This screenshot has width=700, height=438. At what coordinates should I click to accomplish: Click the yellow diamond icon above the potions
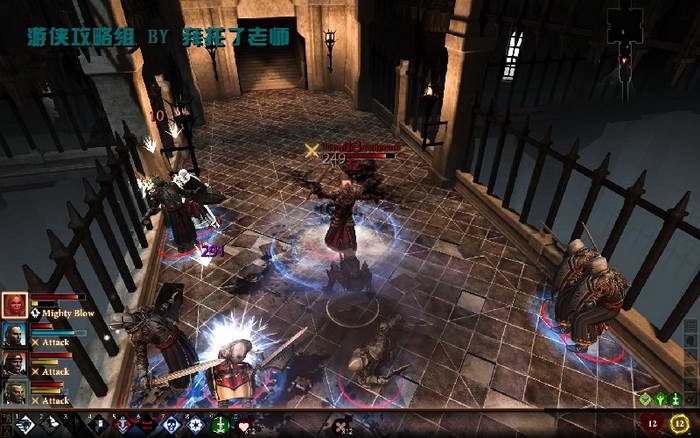(645, 400)
